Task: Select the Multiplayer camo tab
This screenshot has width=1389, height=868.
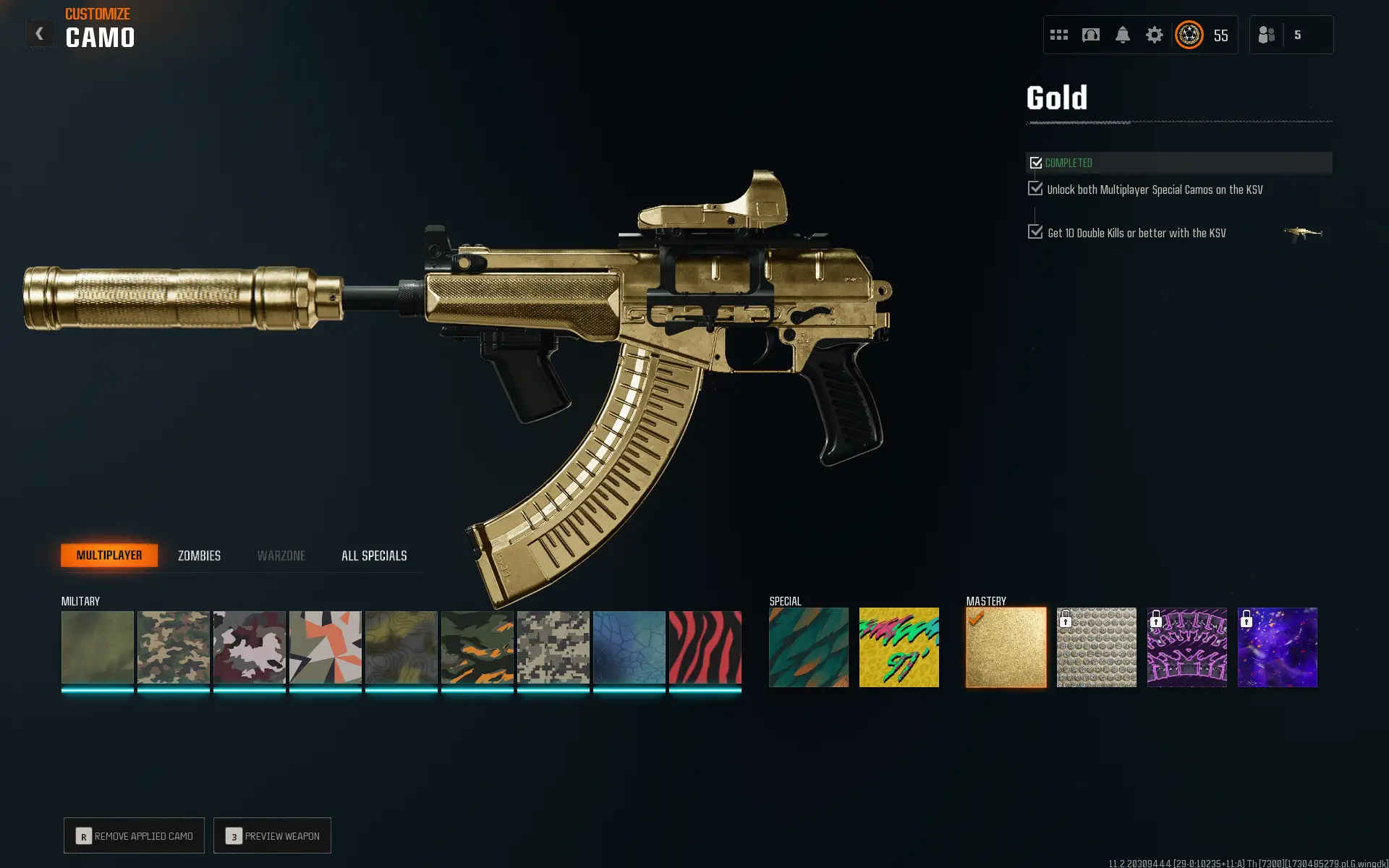Action: [x=109, y=556]
